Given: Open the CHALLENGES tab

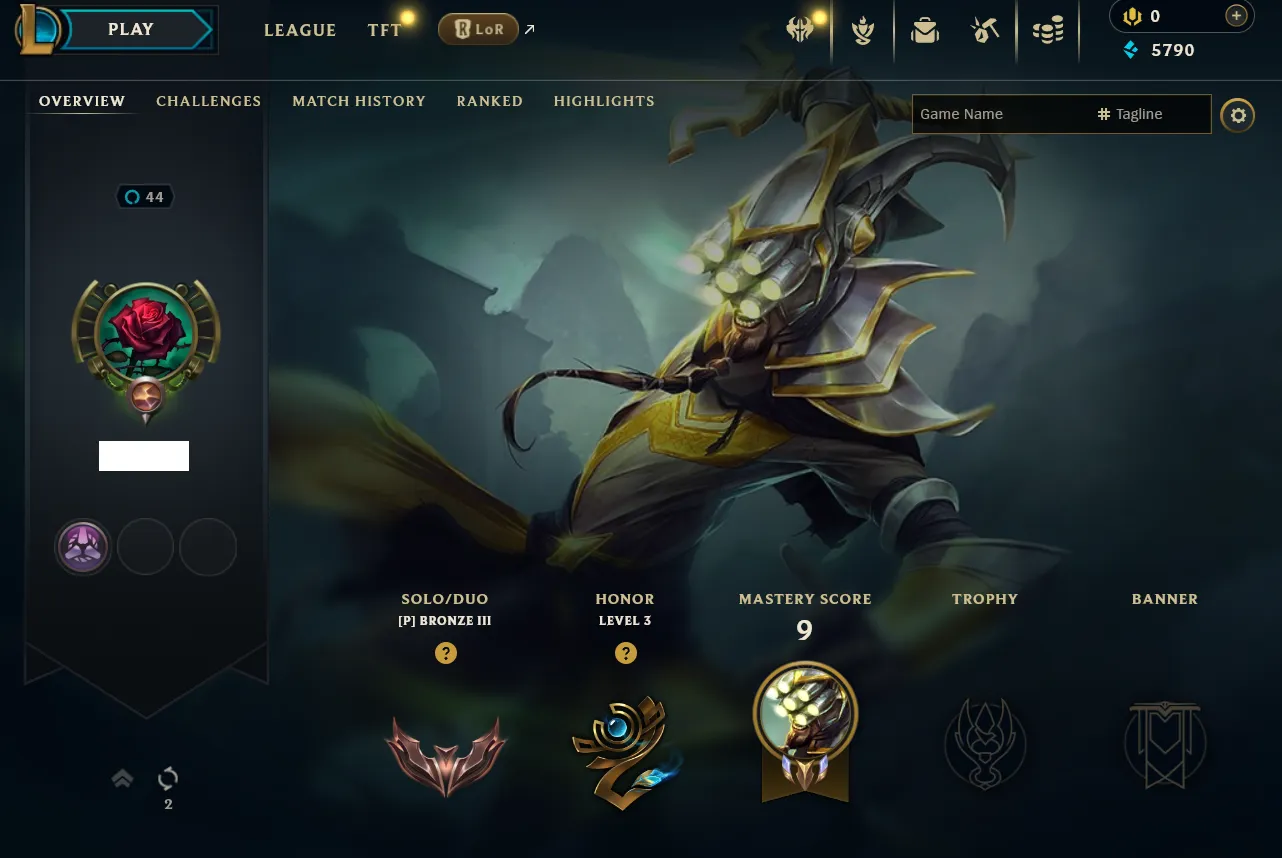Looking at the screenshot, I should 208,101.
